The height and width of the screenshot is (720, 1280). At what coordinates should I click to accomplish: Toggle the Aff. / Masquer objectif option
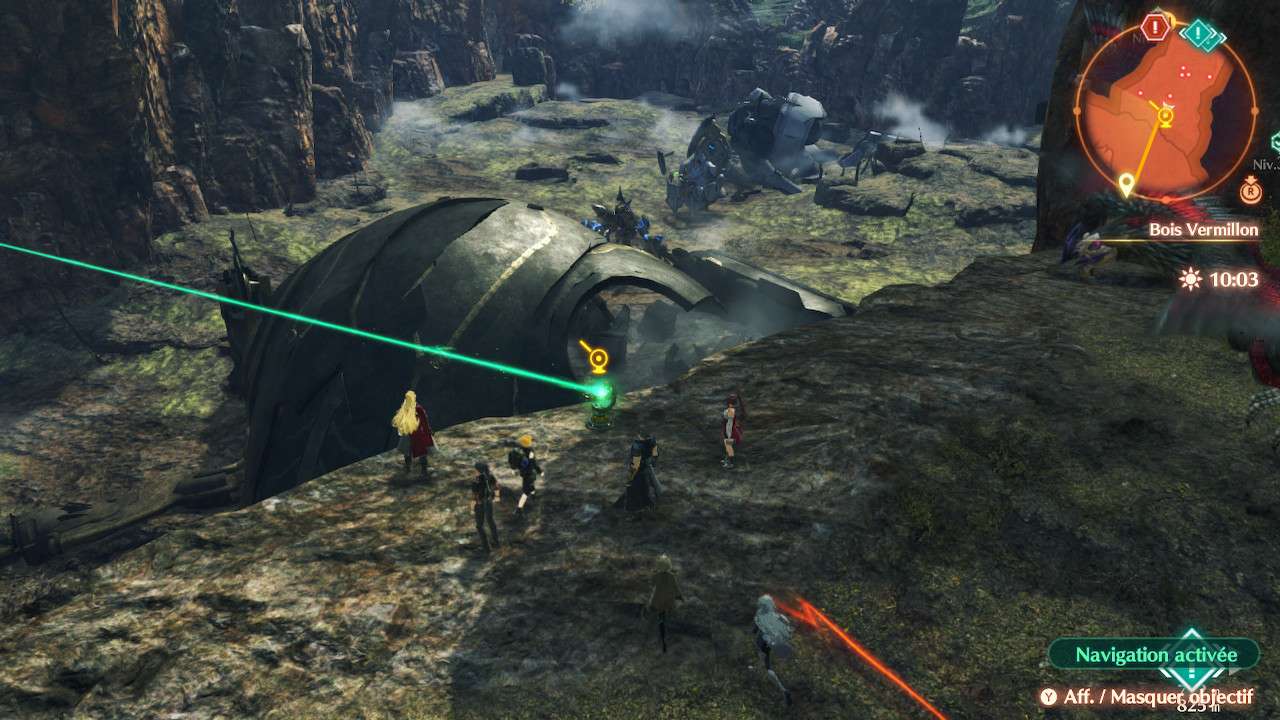click(1146, 696)
